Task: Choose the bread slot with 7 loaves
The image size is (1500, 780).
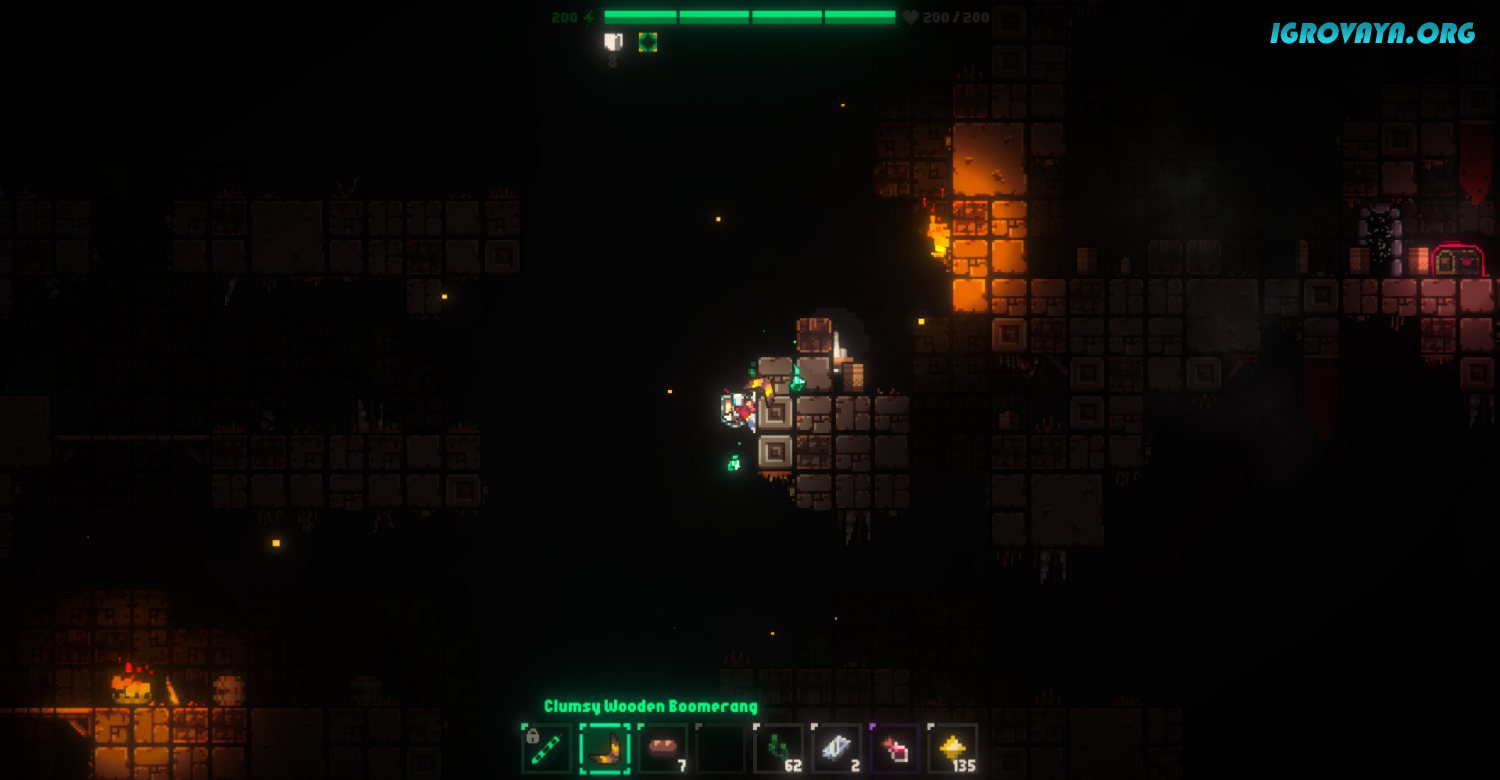Action: tap(662, 749)
